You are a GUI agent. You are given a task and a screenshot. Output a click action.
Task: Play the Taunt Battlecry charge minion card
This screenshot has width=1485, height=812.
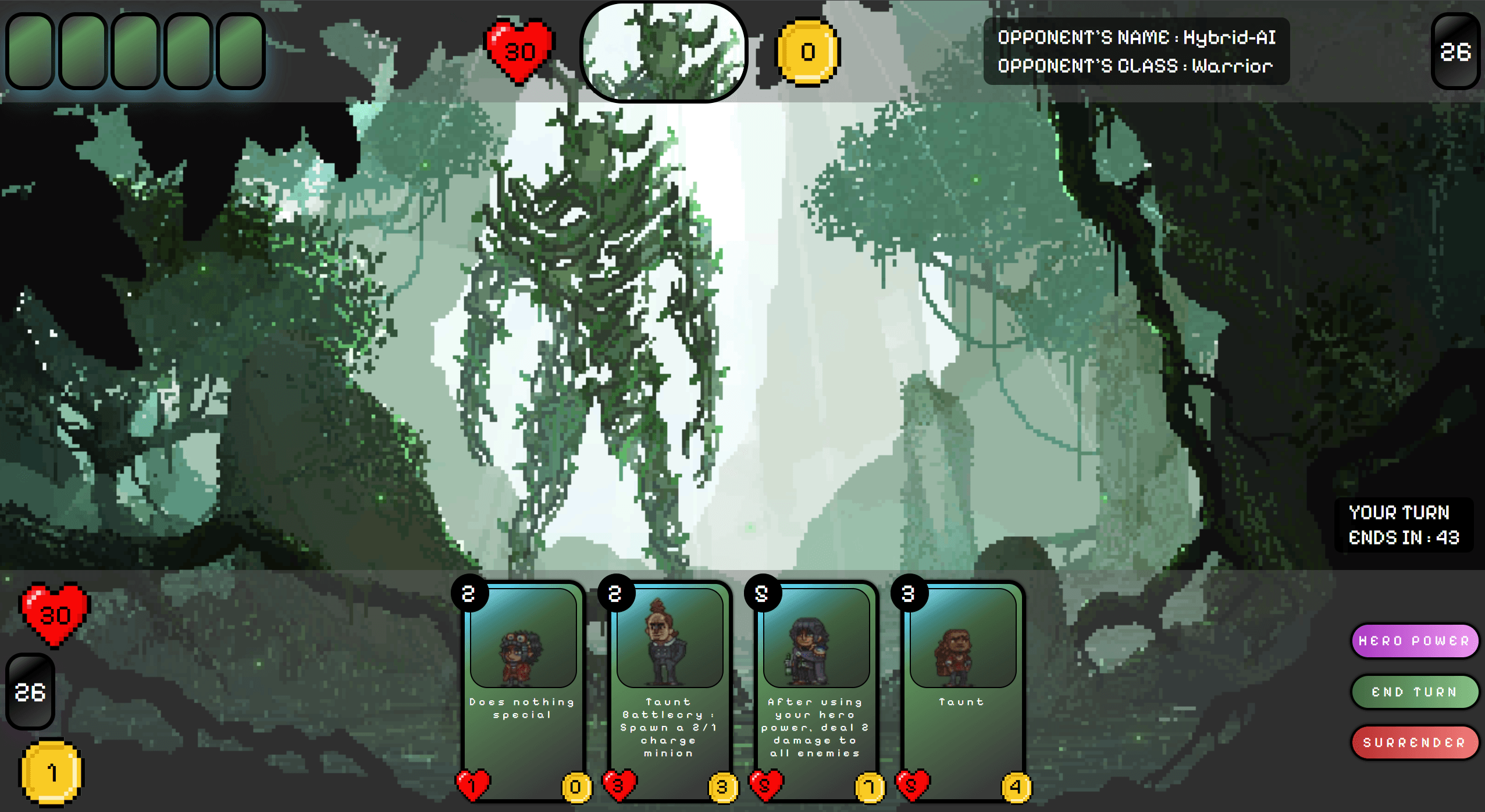point(669,692)
